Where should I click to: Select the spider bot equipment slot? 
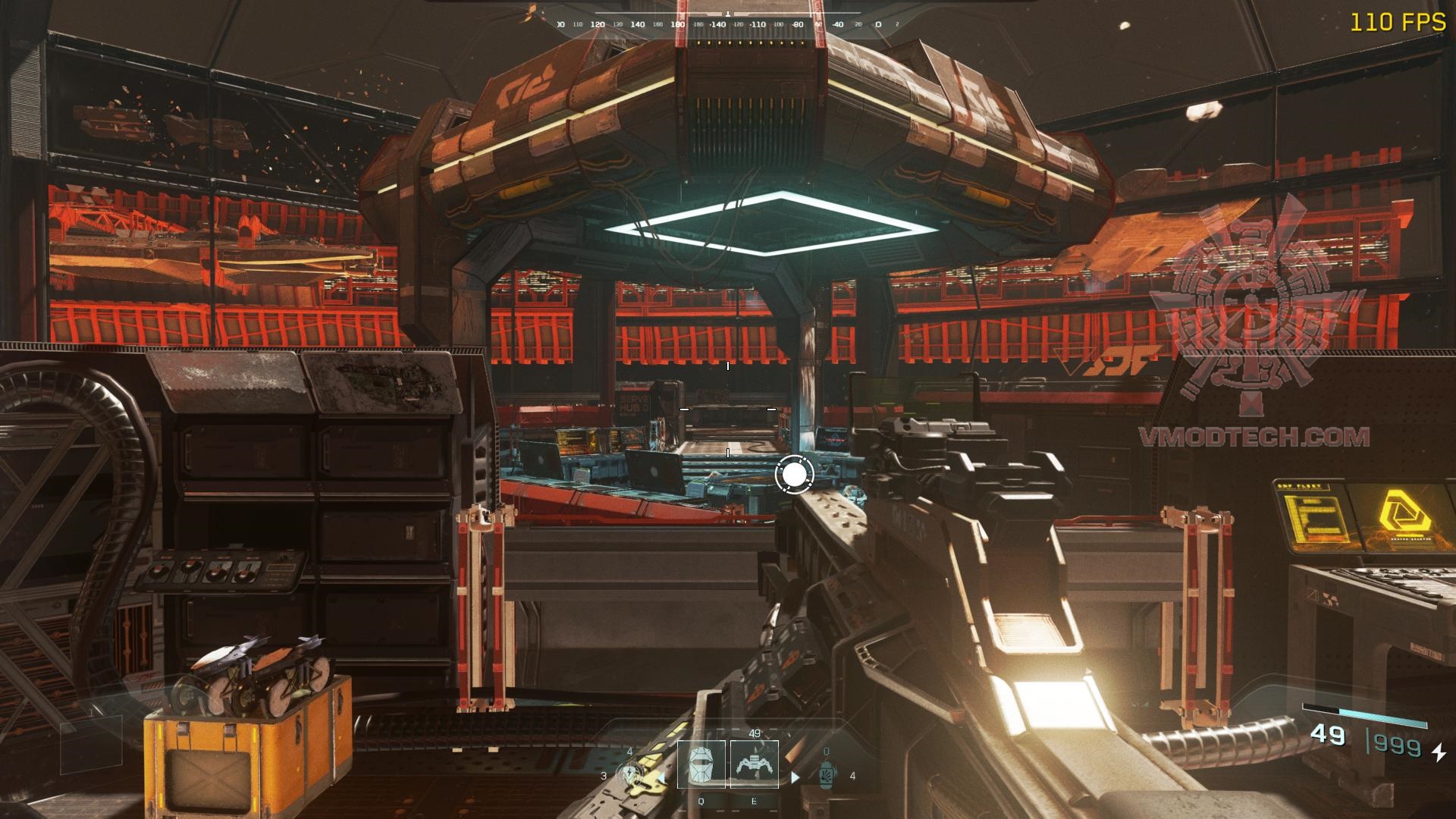(x=754, y=764)
